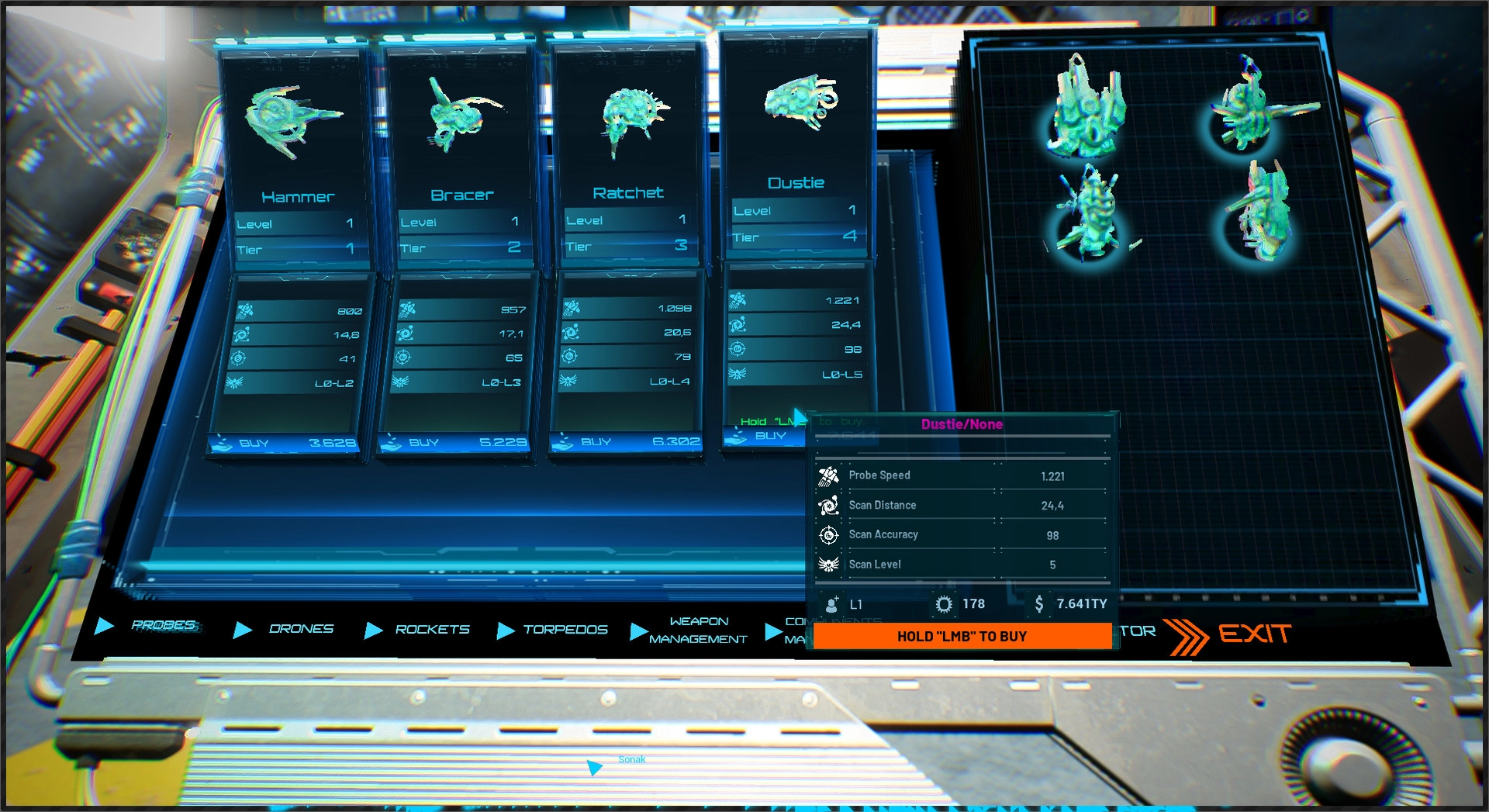Click the orange Hold LMB to Buy button

pos(962,636)
